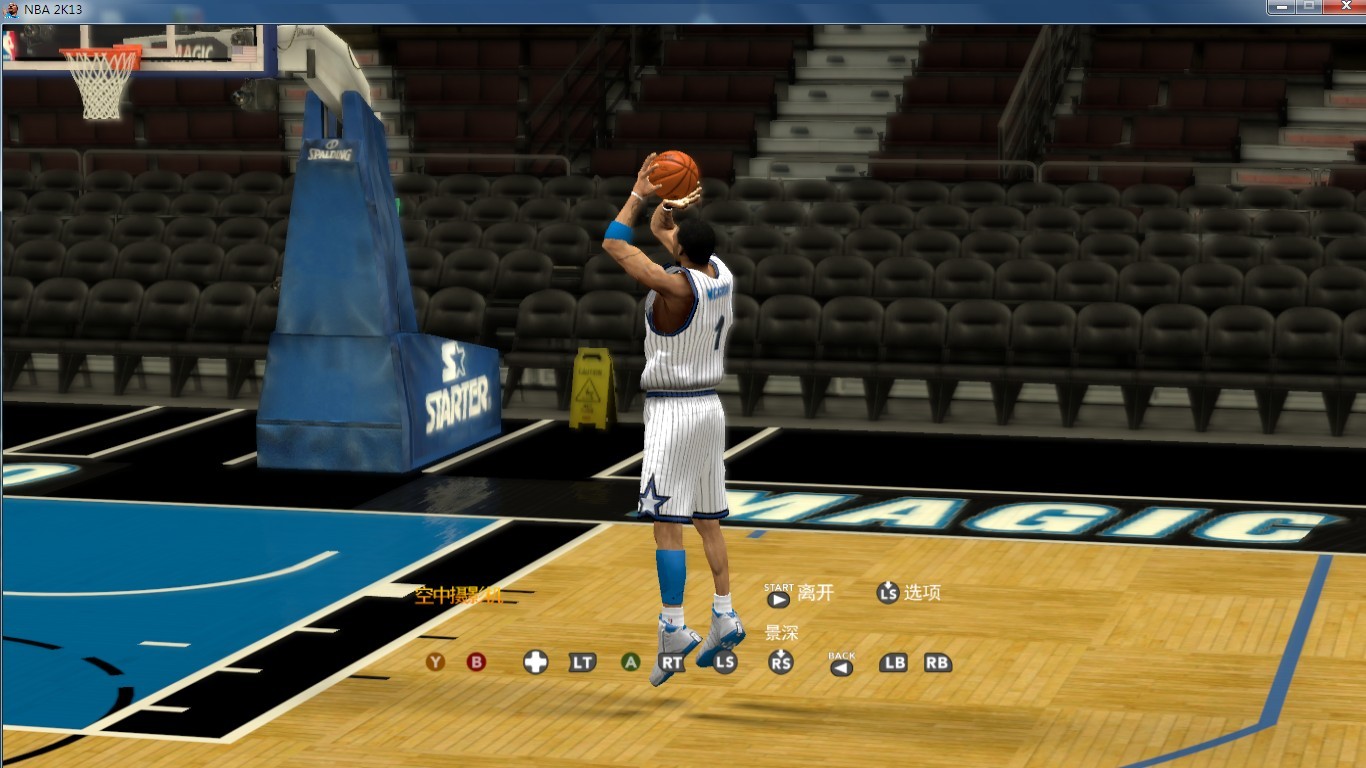
Task: Minimize the NBA 2K13 window
Action: pos(1281,7)
